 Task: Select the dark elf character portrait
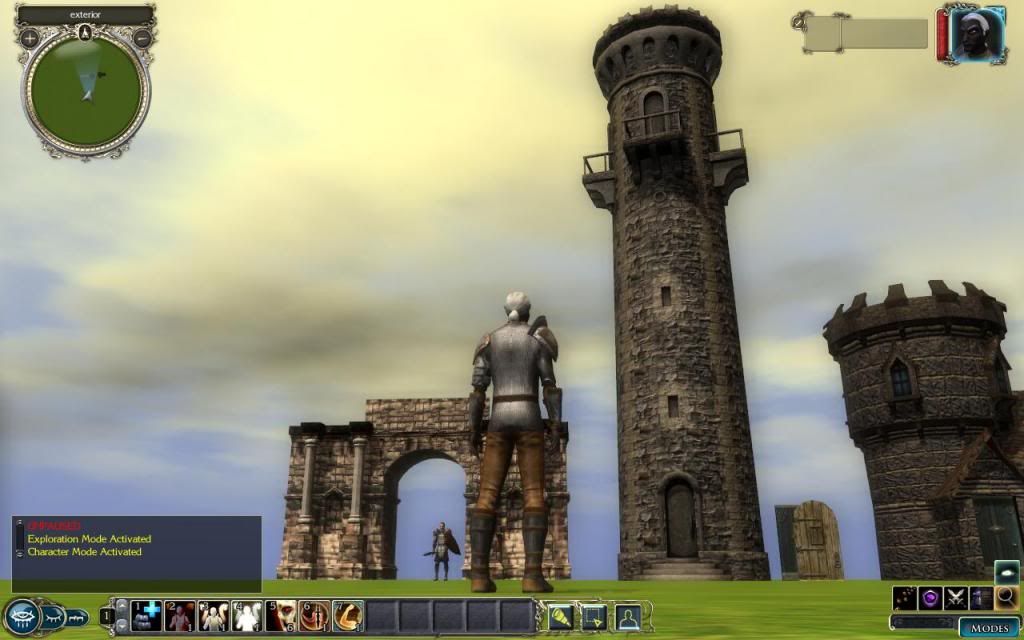pos(975,36)
